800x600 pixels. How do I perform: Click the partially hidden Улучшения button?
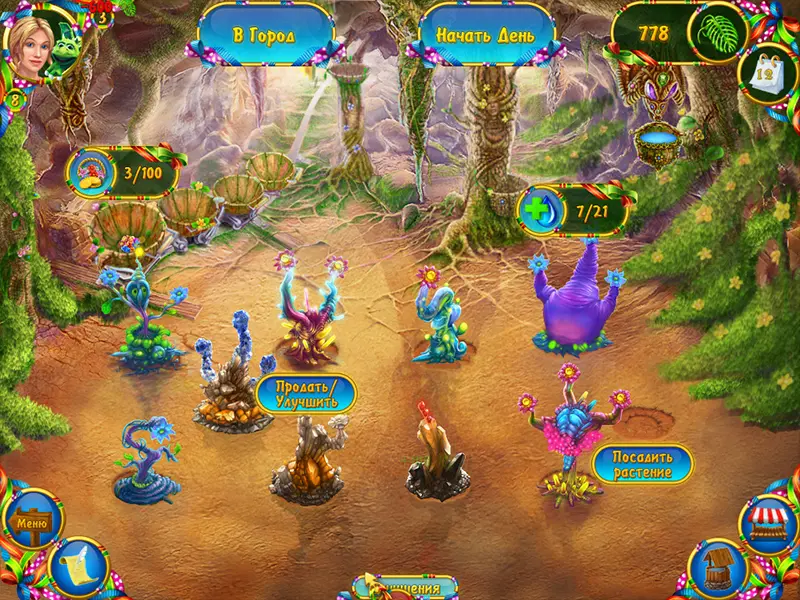coord(405,588)
